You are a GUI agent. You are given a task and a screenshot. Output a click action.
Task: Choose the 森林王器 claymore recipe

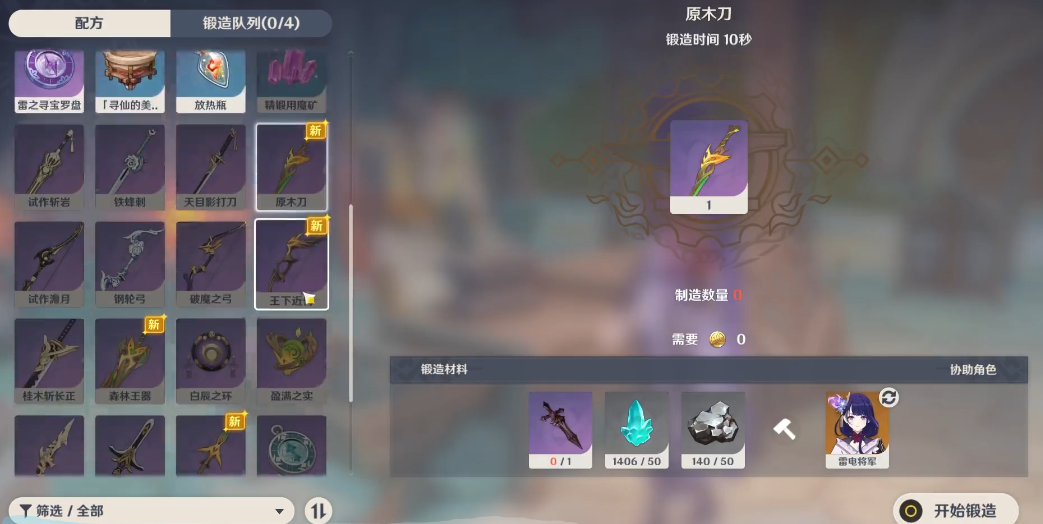click(x=130, y=360)
